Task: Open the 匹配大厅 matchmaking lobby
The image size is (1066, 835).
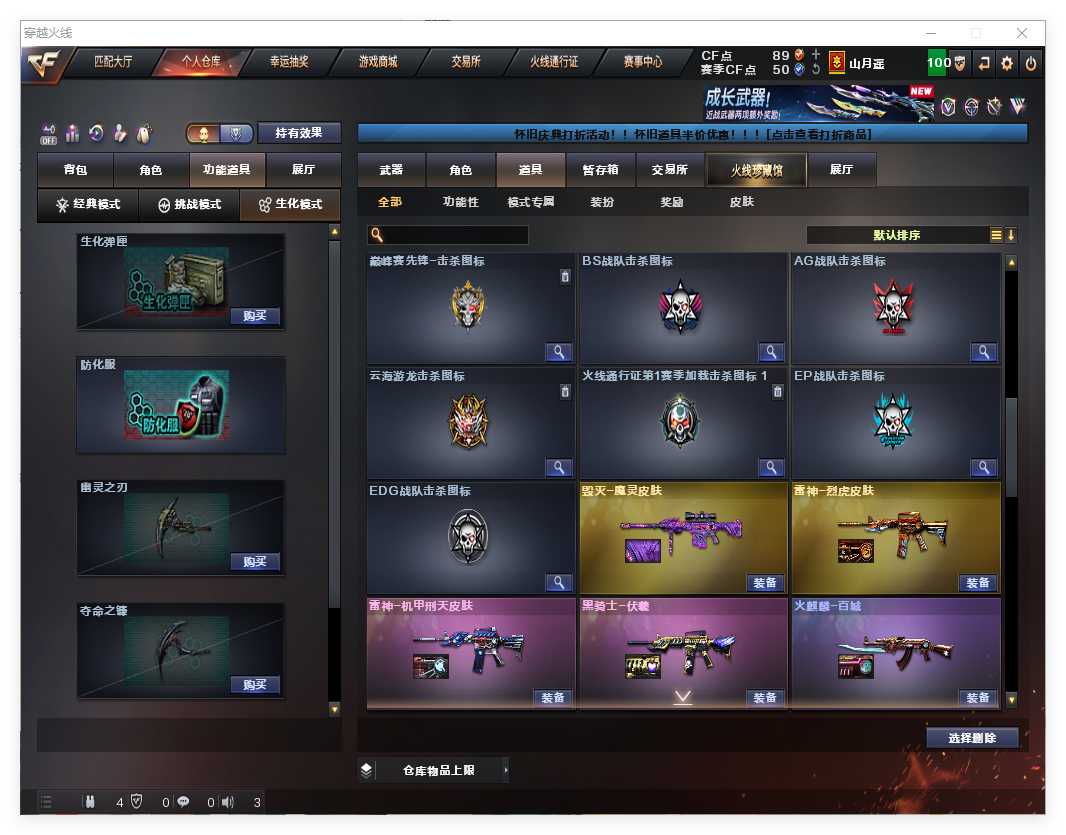Action: tap(112, 62)
